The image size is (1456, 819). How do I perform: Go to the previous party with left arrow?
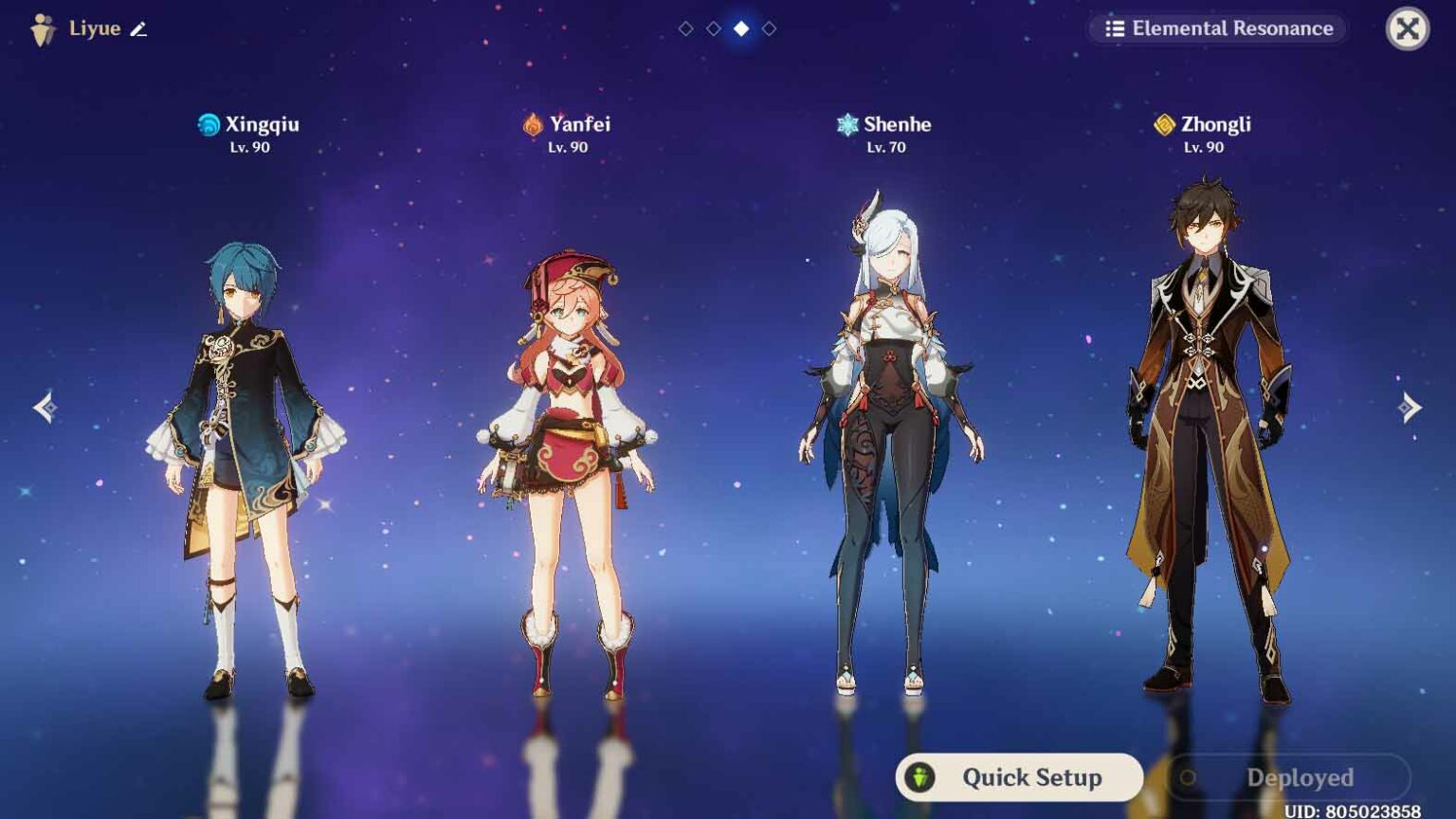pyautogui.click(x=45, y=408)
